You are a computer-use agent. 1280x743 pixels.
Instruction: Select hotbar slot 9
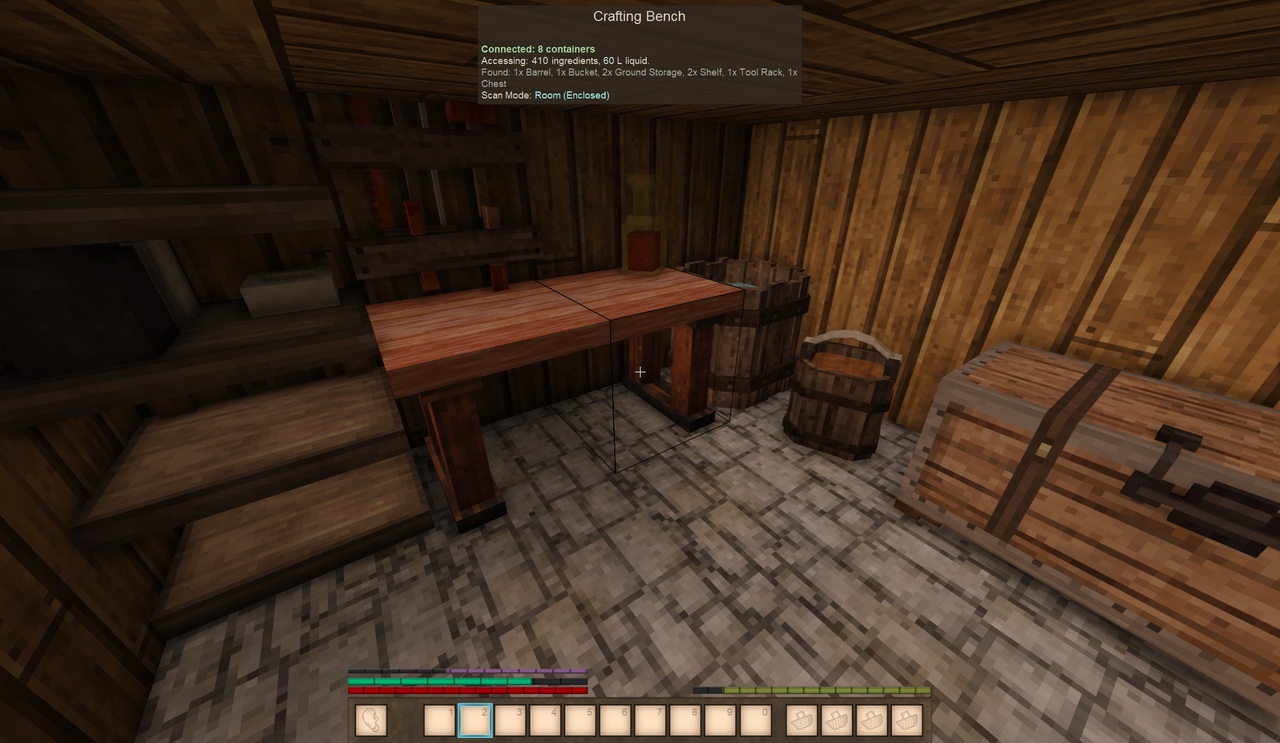click(720, 721)
